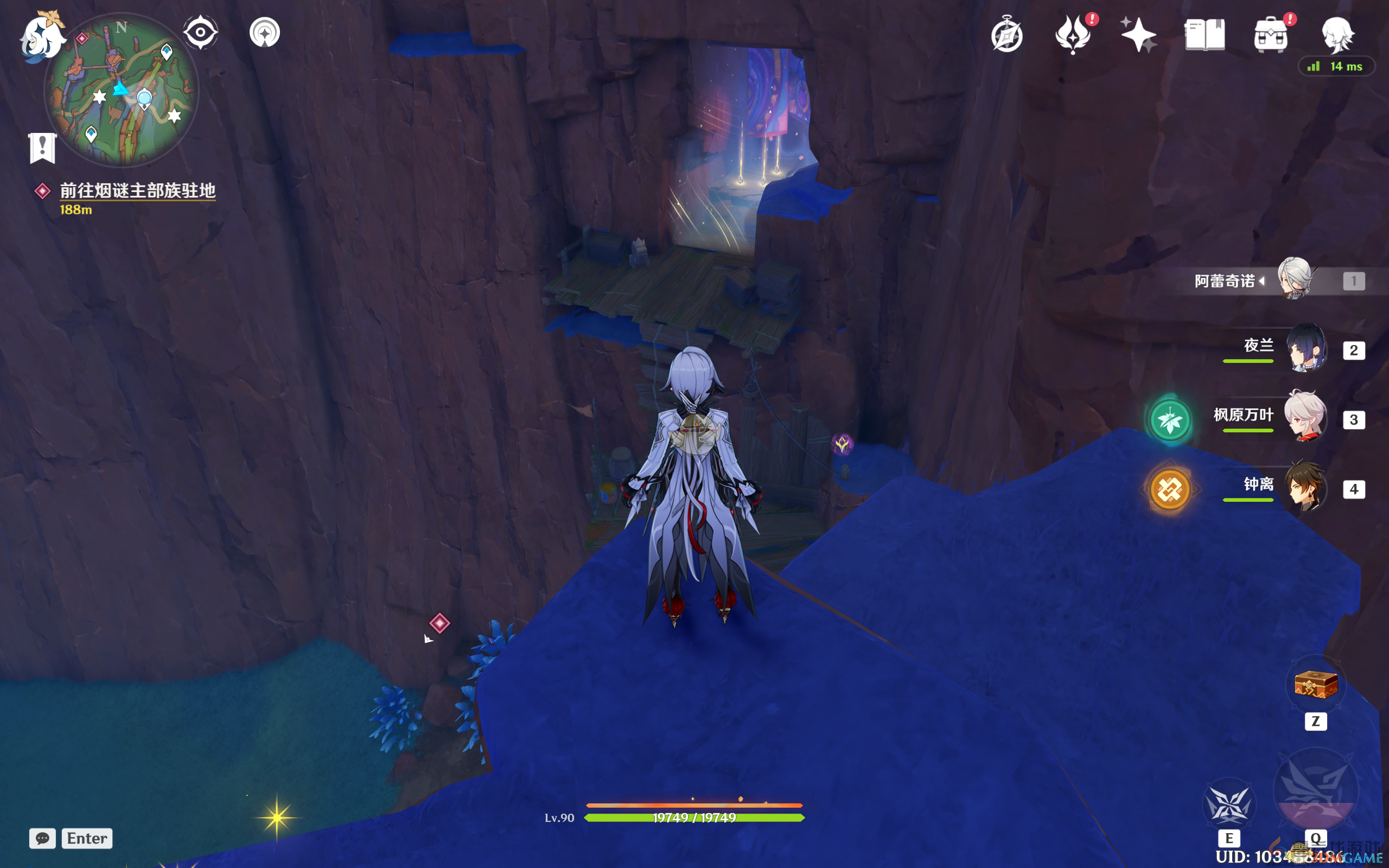
Task: Open the backpack inventory
Action: [x=1270, y=36]
